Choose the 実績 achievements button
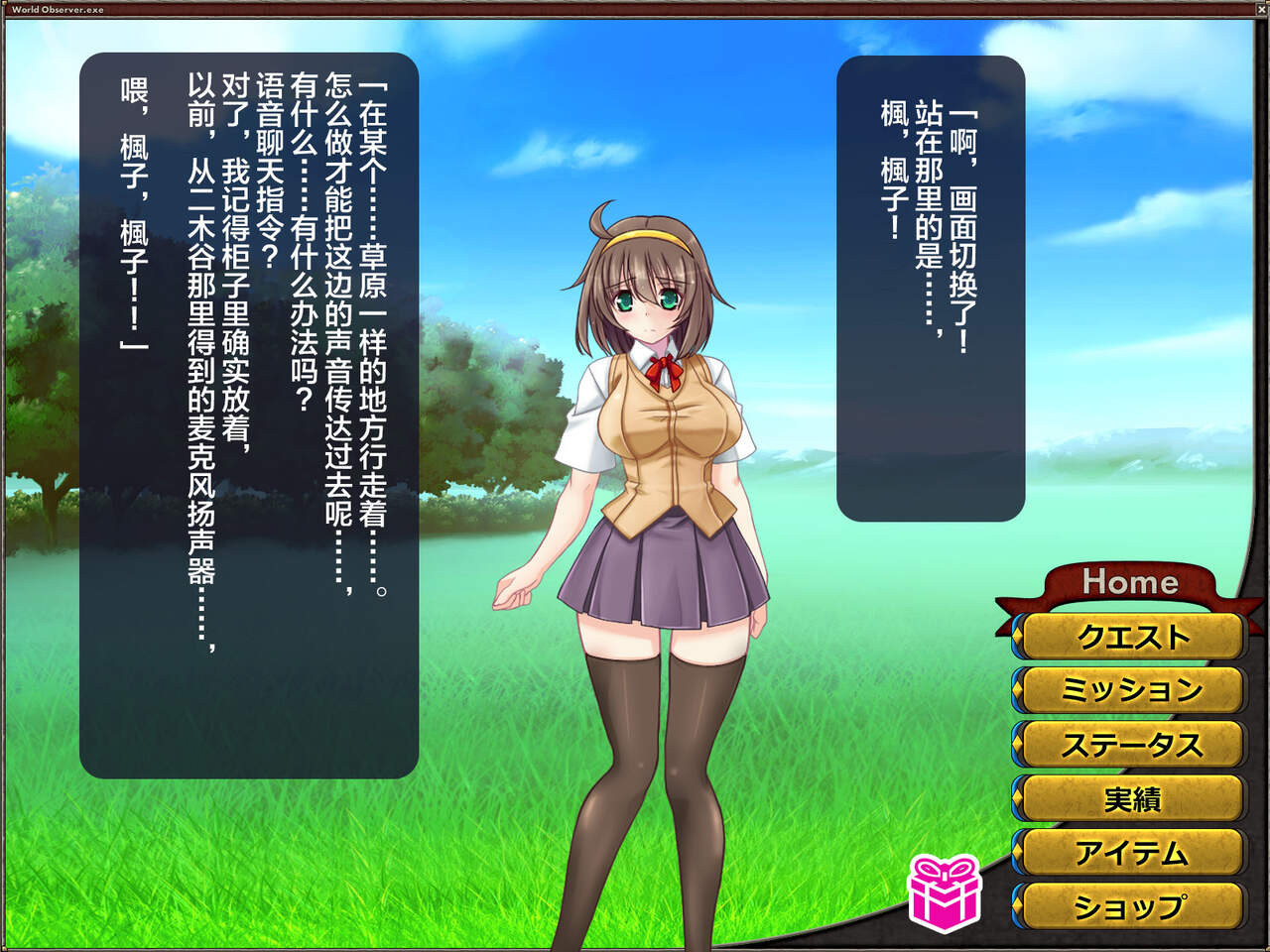Screen dimensions: 1270x952 (x=1131, y=798)
